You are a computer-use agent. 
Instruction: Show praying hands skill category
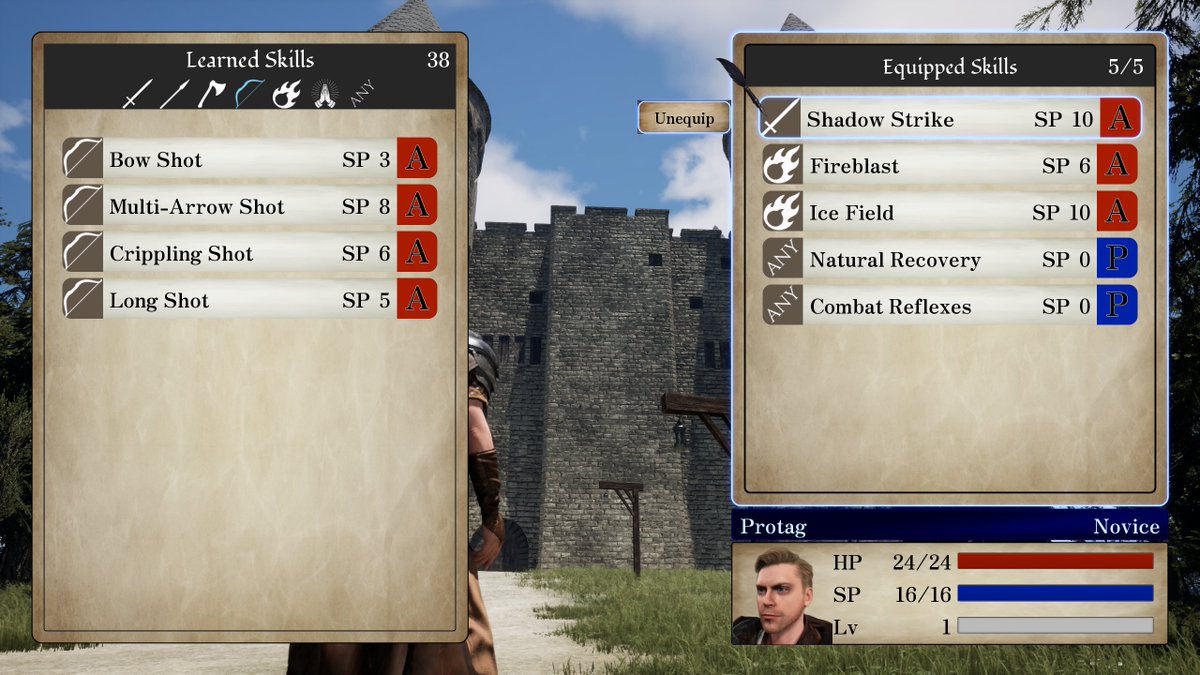324,94
